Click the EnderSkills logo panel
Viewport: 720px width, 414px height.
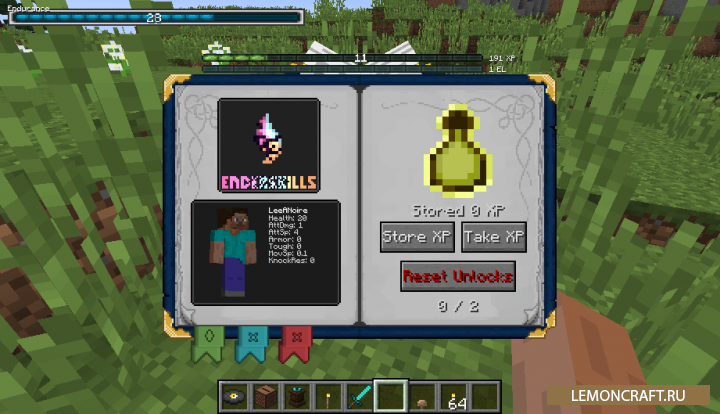pyautogui.click(x=269, y=146)
